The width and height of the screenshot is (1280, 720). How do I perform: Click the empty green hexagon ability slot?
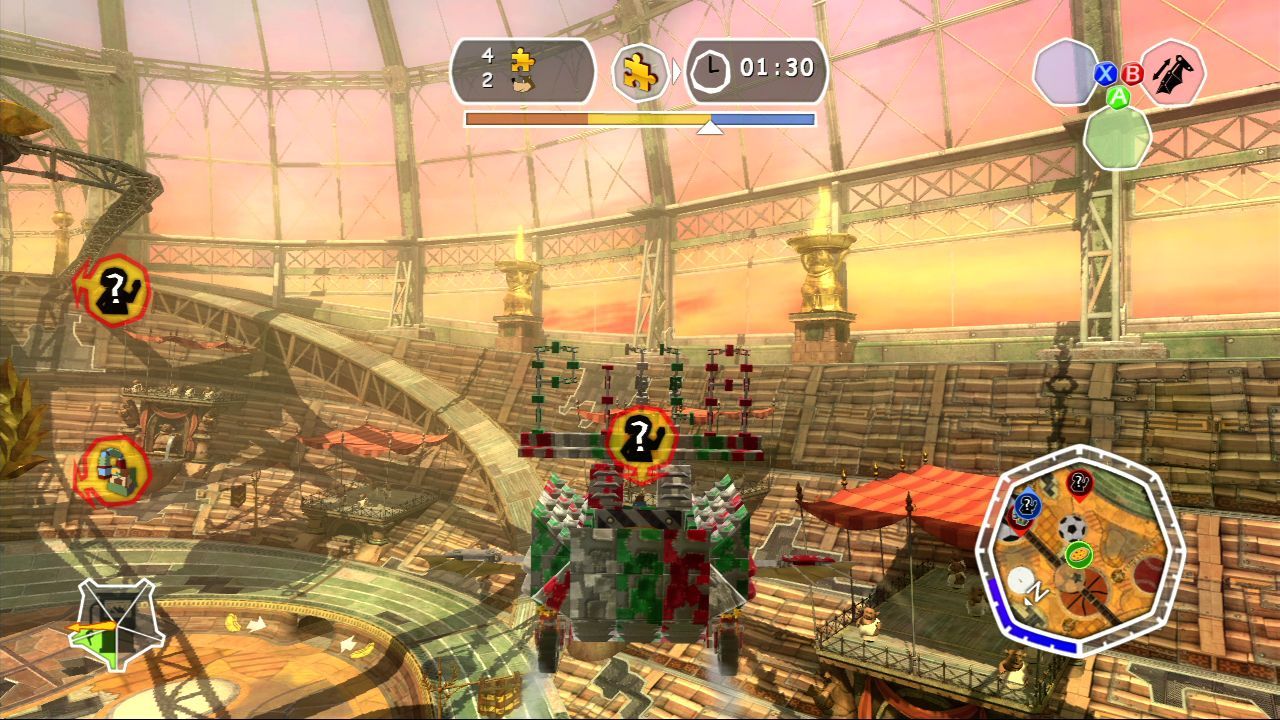pyautogui.click(x=1117, y=137)
